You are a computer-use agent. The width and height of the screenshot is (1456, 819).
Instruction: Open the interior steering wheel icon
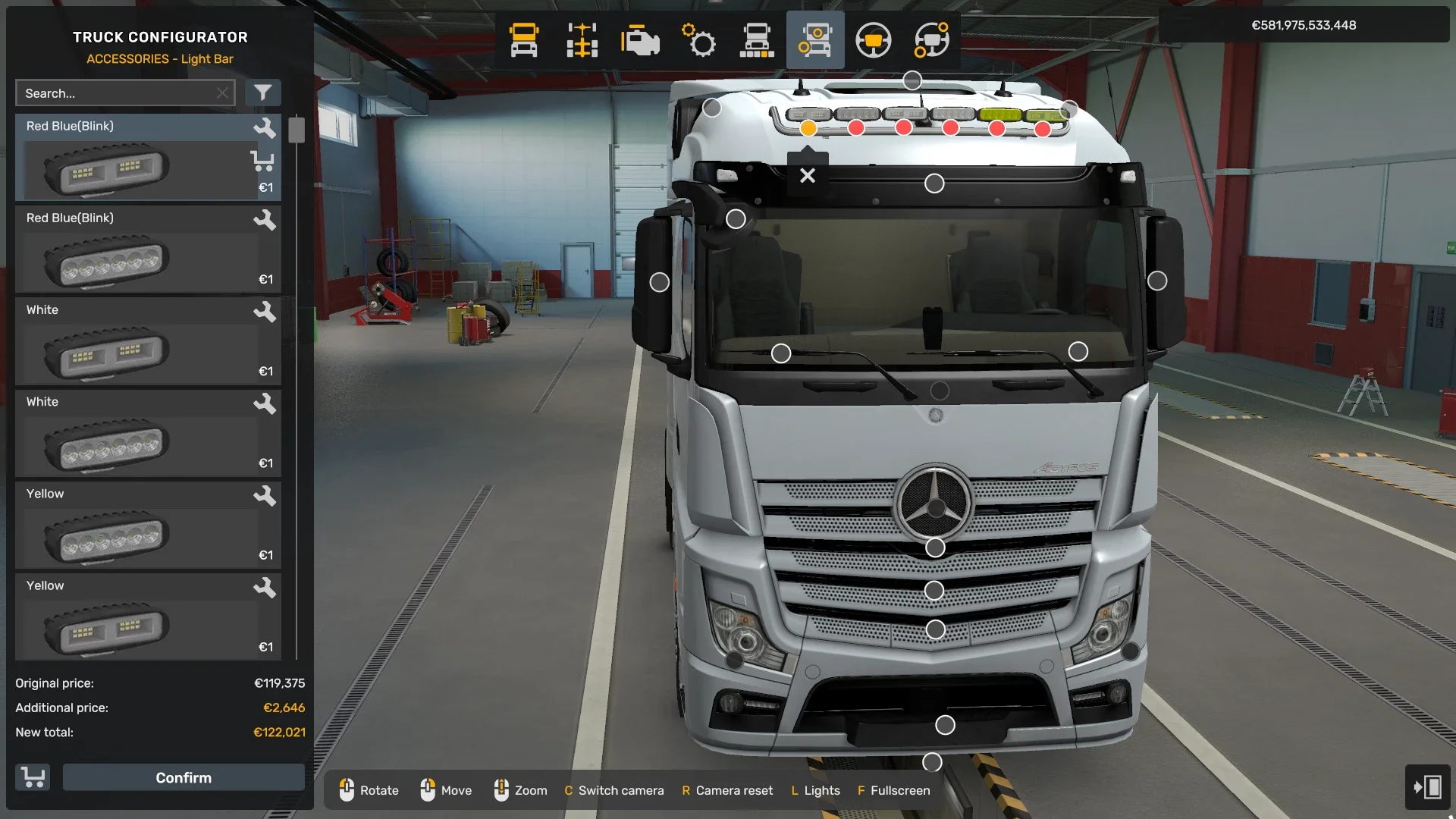(x=874, y=40)
